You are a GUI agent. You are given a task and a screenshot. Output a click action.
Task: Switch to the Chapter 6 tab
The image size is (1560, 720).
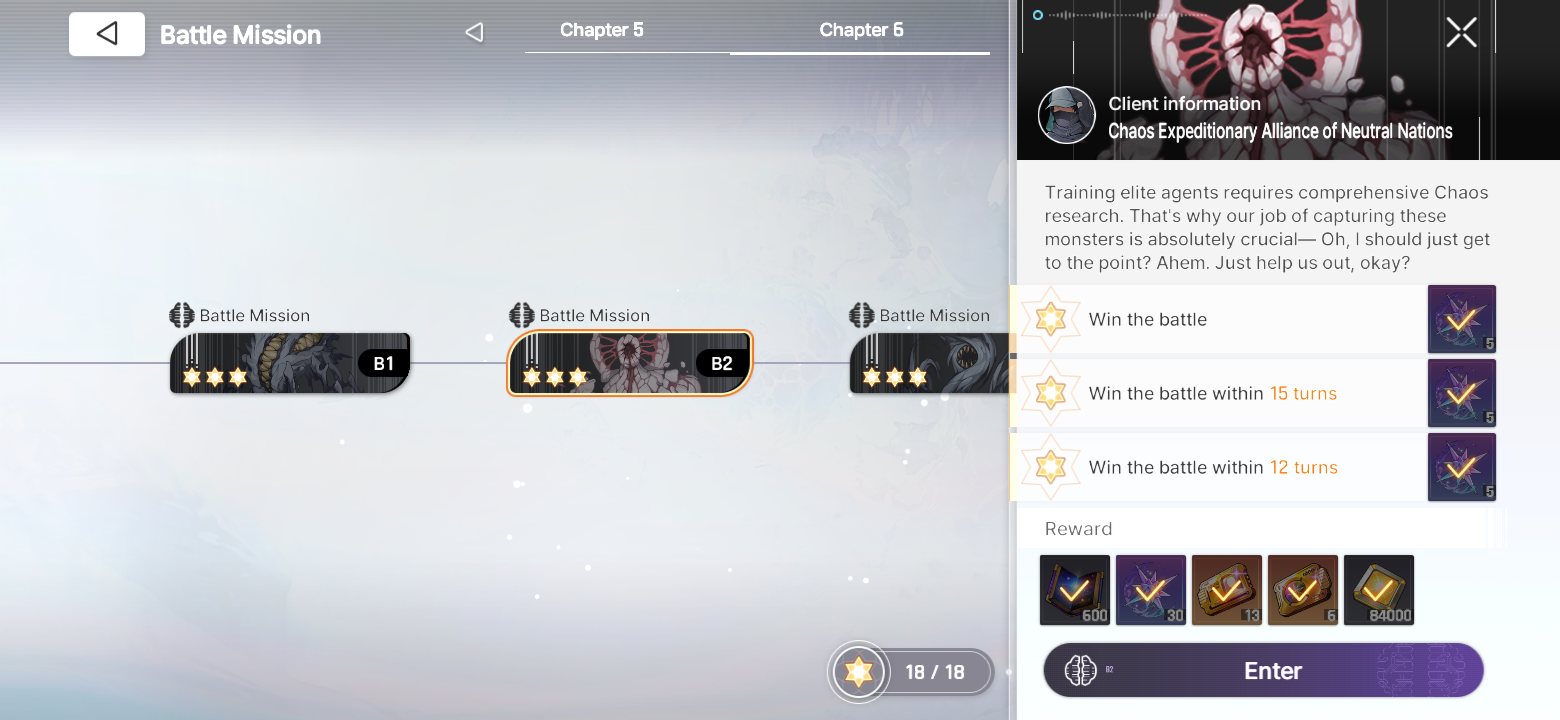pyautogui.click(x=861, y=30)
